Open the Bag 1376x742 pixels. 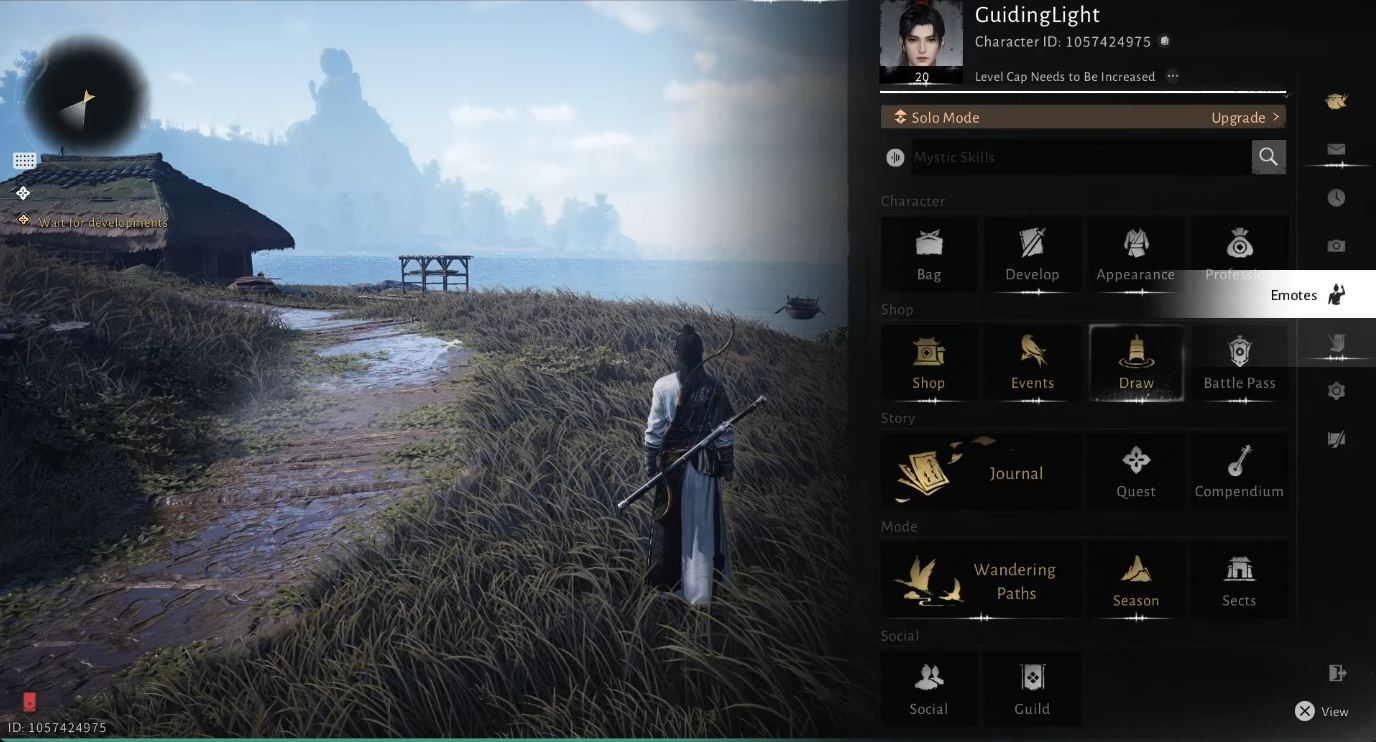(x=928, y=255)
